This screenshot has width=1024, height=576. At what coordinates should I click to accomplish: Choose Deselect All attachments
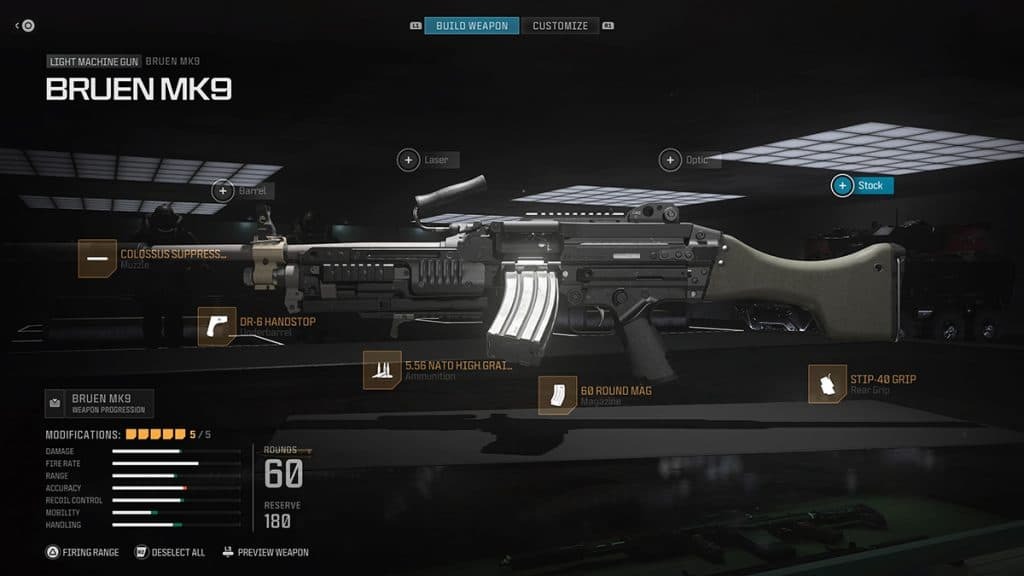171,552
